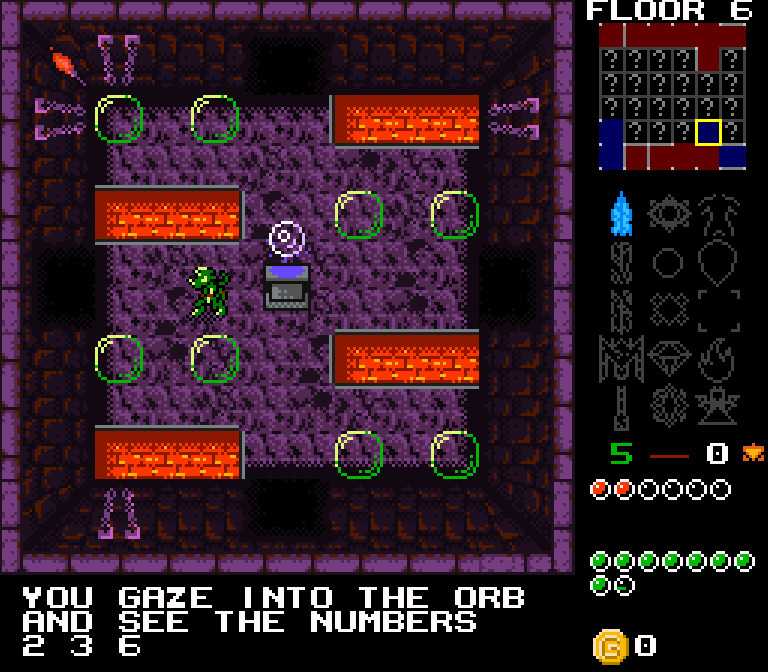Pick the greyed-out sun-shaped item slot
The height and width of the screenshot is (672, 768).
pos(668,214)
